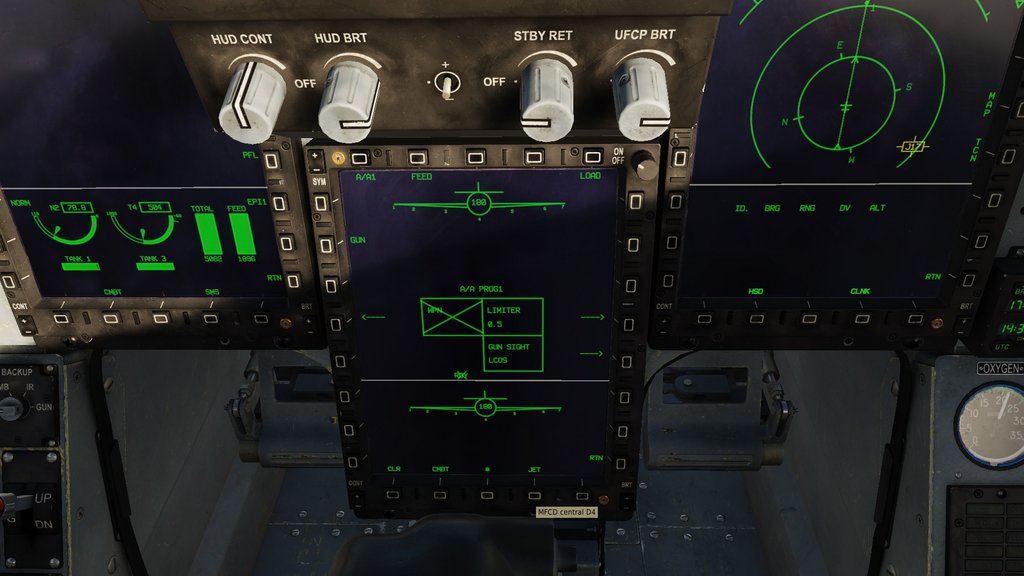Click the SYM rocker on the center MFCD

point(319,167)
